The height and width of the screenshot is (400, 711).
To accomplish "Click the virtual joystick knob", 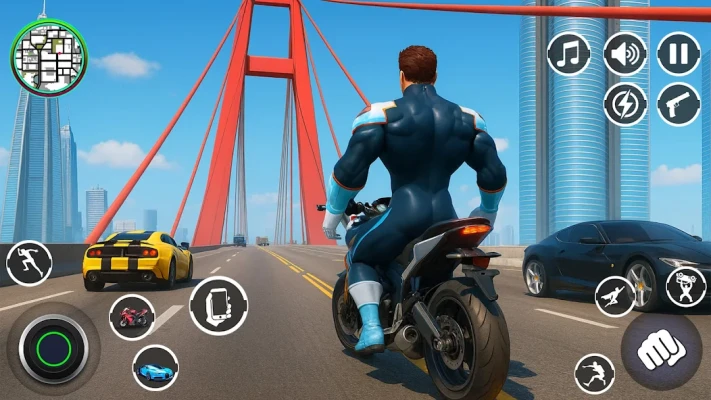I will pyautogui.click(x=54, y=348).
